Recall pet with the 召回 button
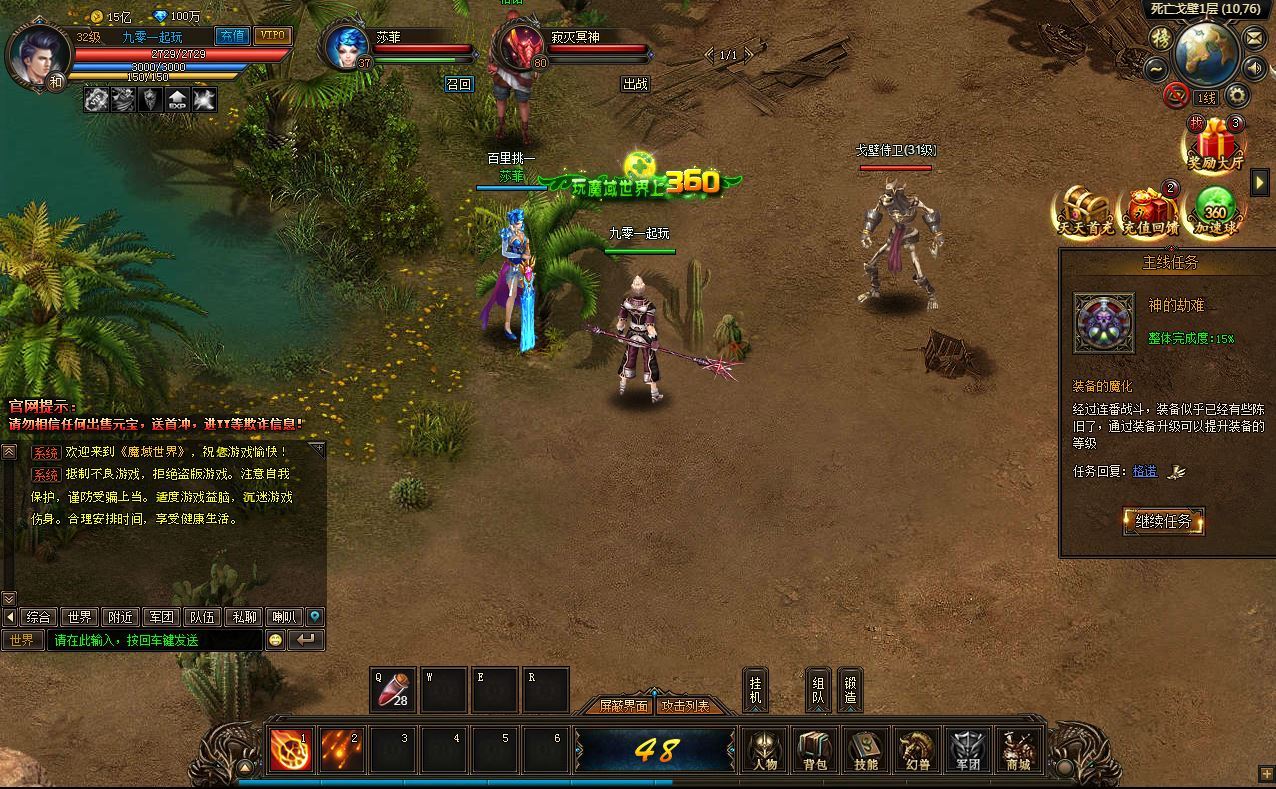This screenshot has width=1276, height=789. [x=458, y=84]
